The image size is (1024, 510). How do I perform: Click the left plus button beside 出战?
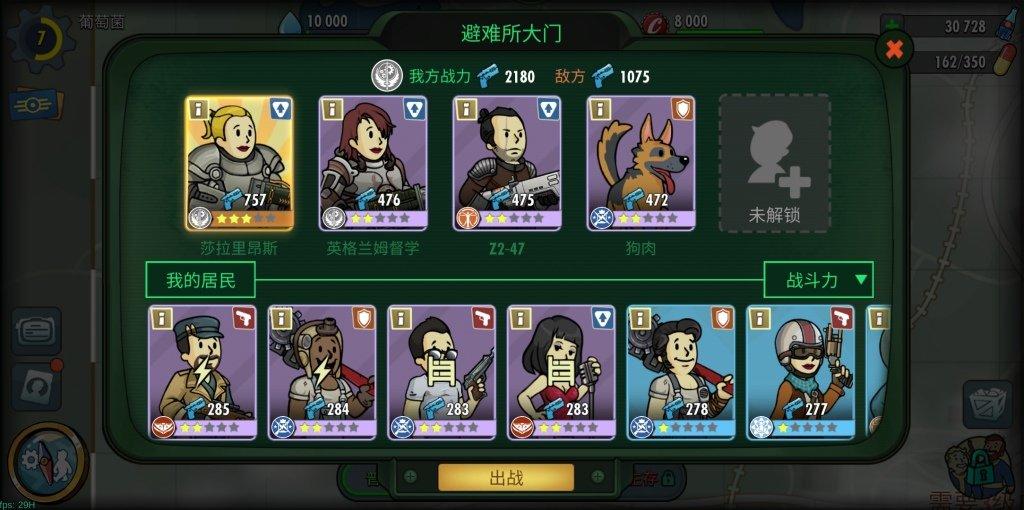pos(410,477)
